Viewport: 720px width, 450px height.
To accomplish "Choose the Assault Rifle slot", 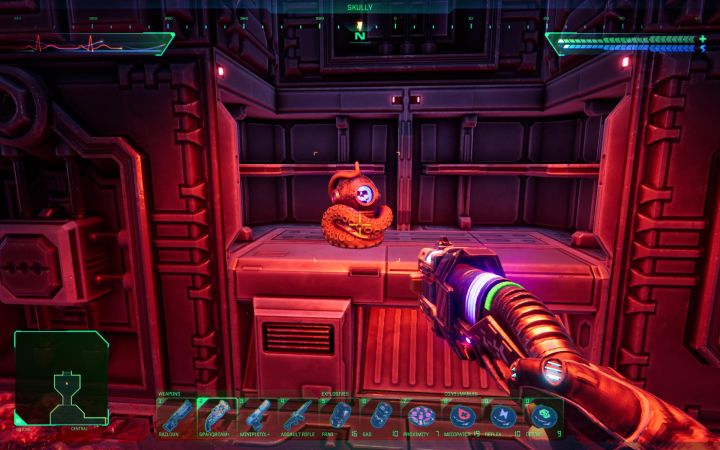I will (297, 414).
